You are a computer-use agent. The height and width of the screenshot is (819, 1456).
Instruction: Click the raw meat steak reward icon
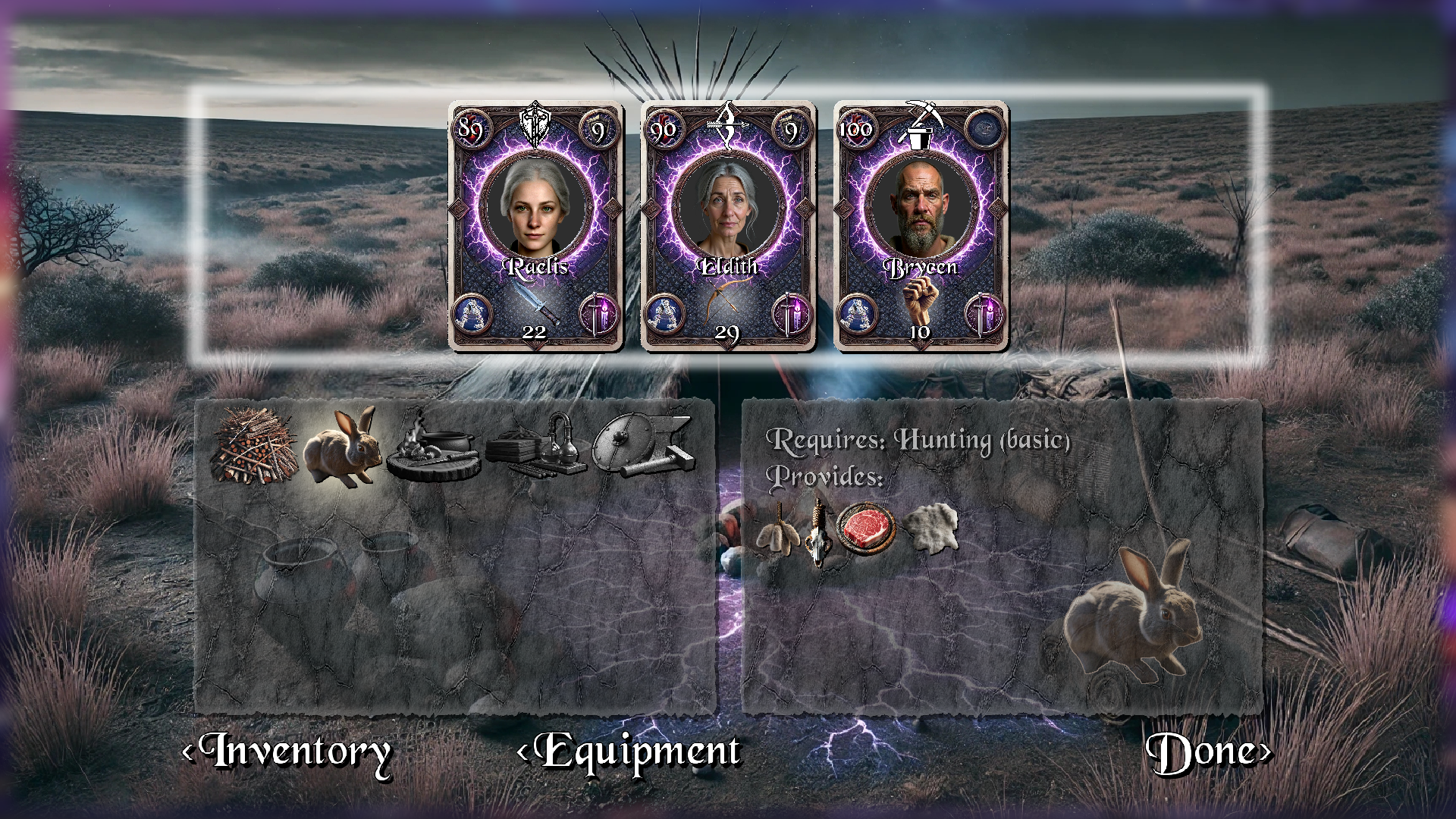[x=865, y=528]
